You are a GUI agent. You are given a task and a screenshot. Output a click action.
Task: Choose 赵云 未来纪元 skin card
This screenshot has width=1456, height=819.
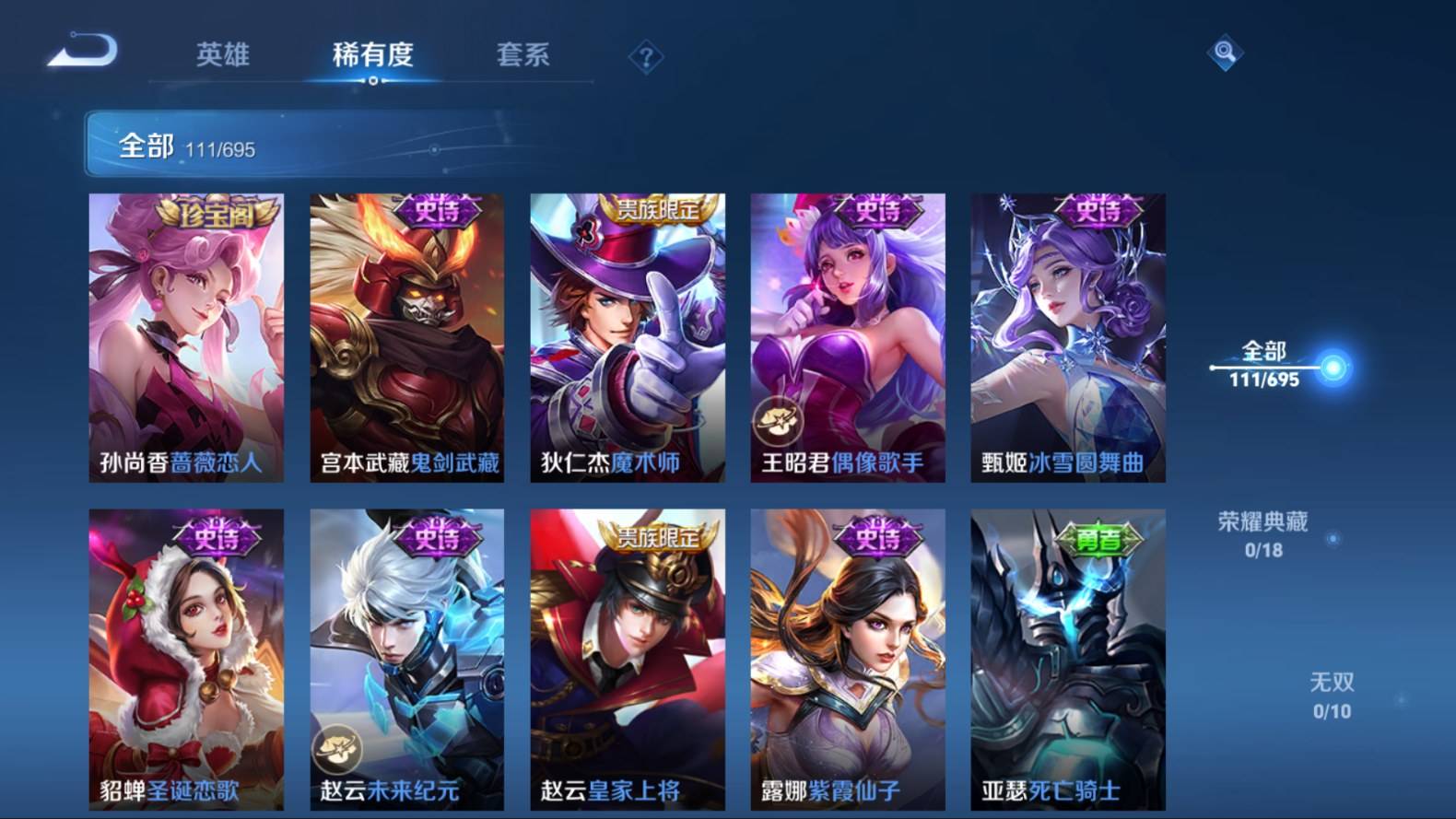tap(406, 659)
